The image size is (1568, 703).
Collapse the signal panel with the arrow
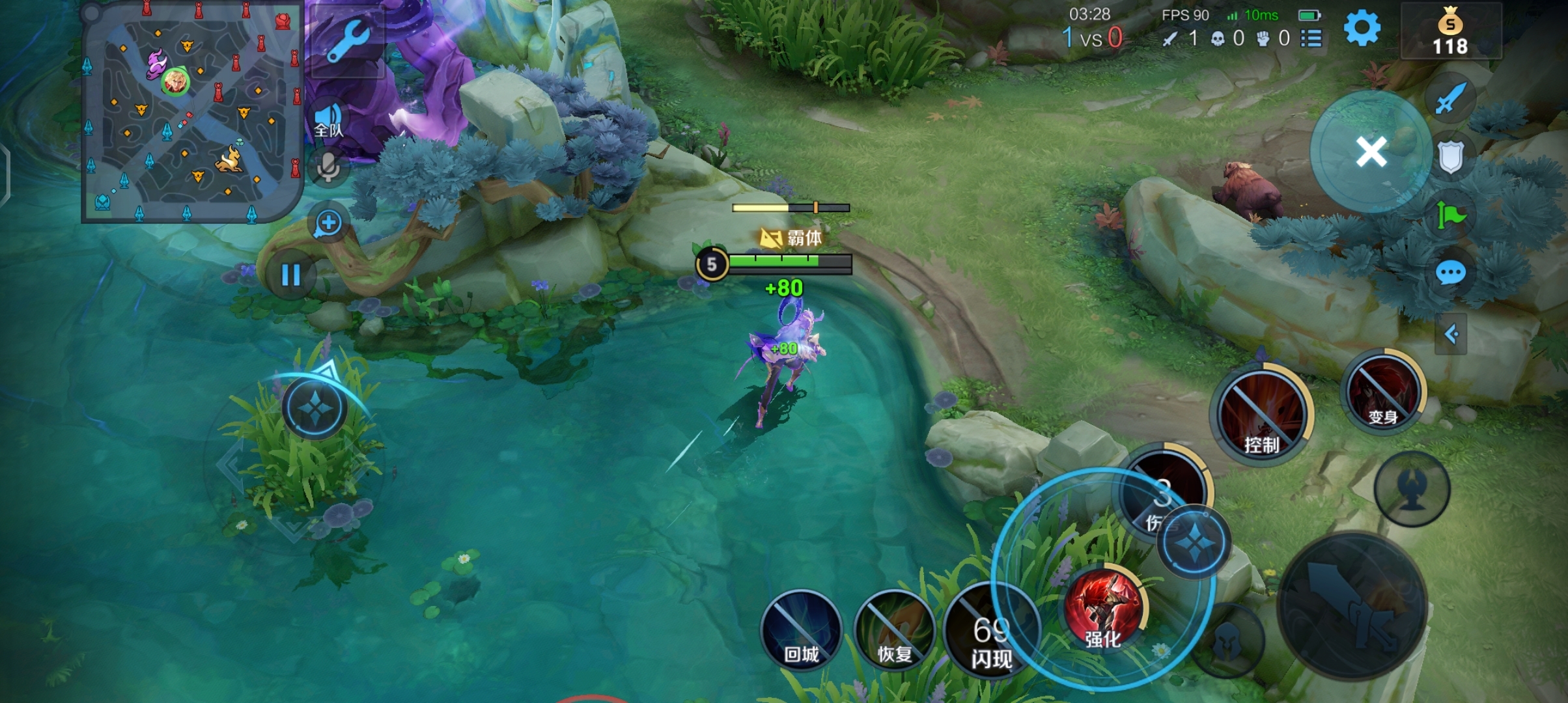tap(1450, 335)
